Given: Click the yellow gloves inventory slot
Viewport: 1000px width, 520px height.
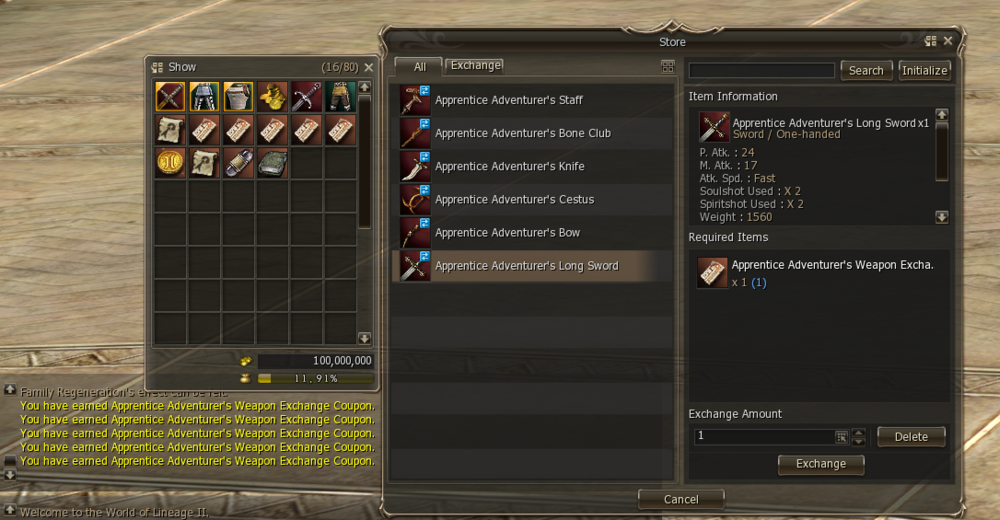Looking at the screenshot, I should click(272, 96).
